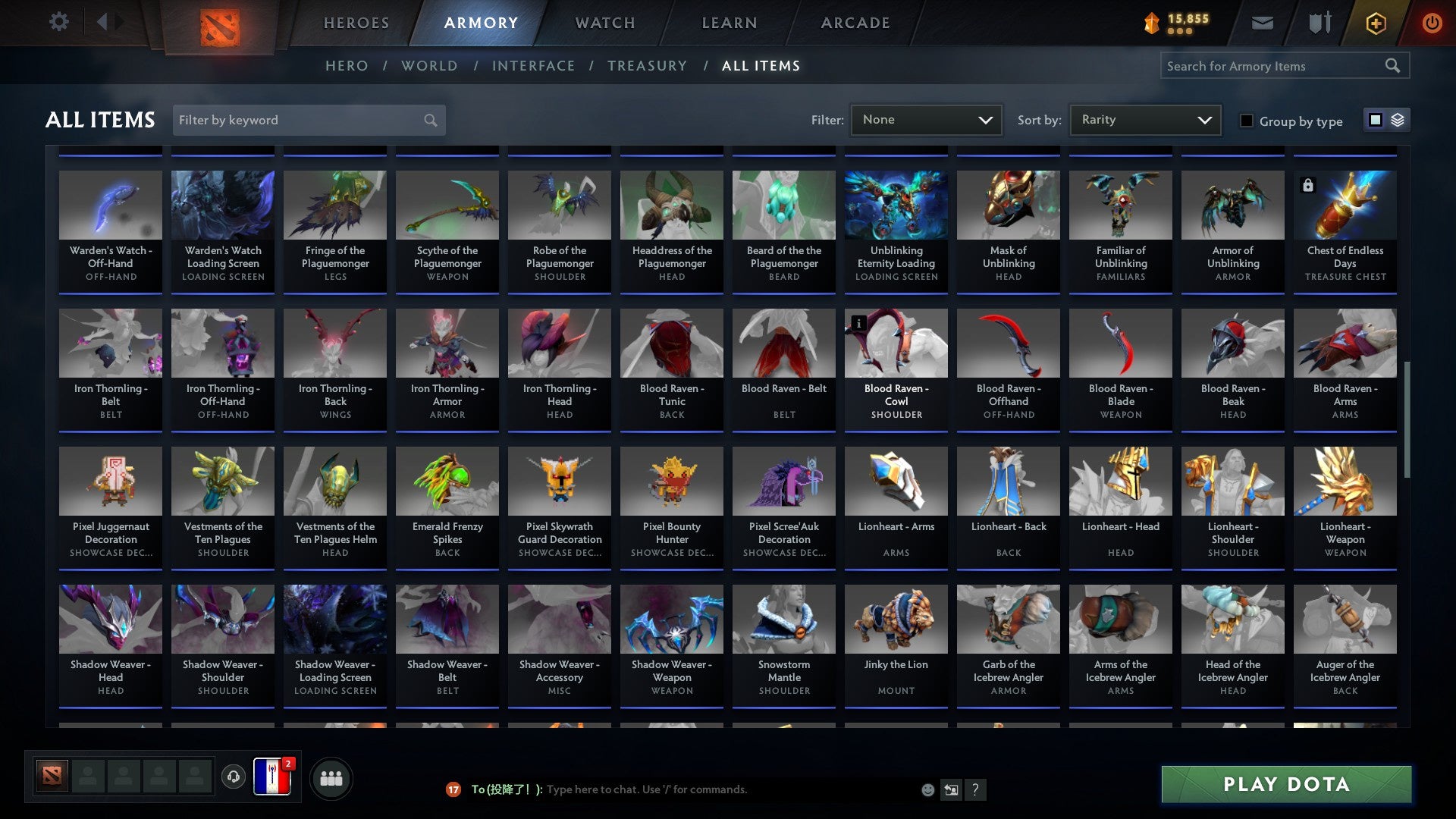
Task: Select the headset voice chat icon
Action: pos(233,776)
